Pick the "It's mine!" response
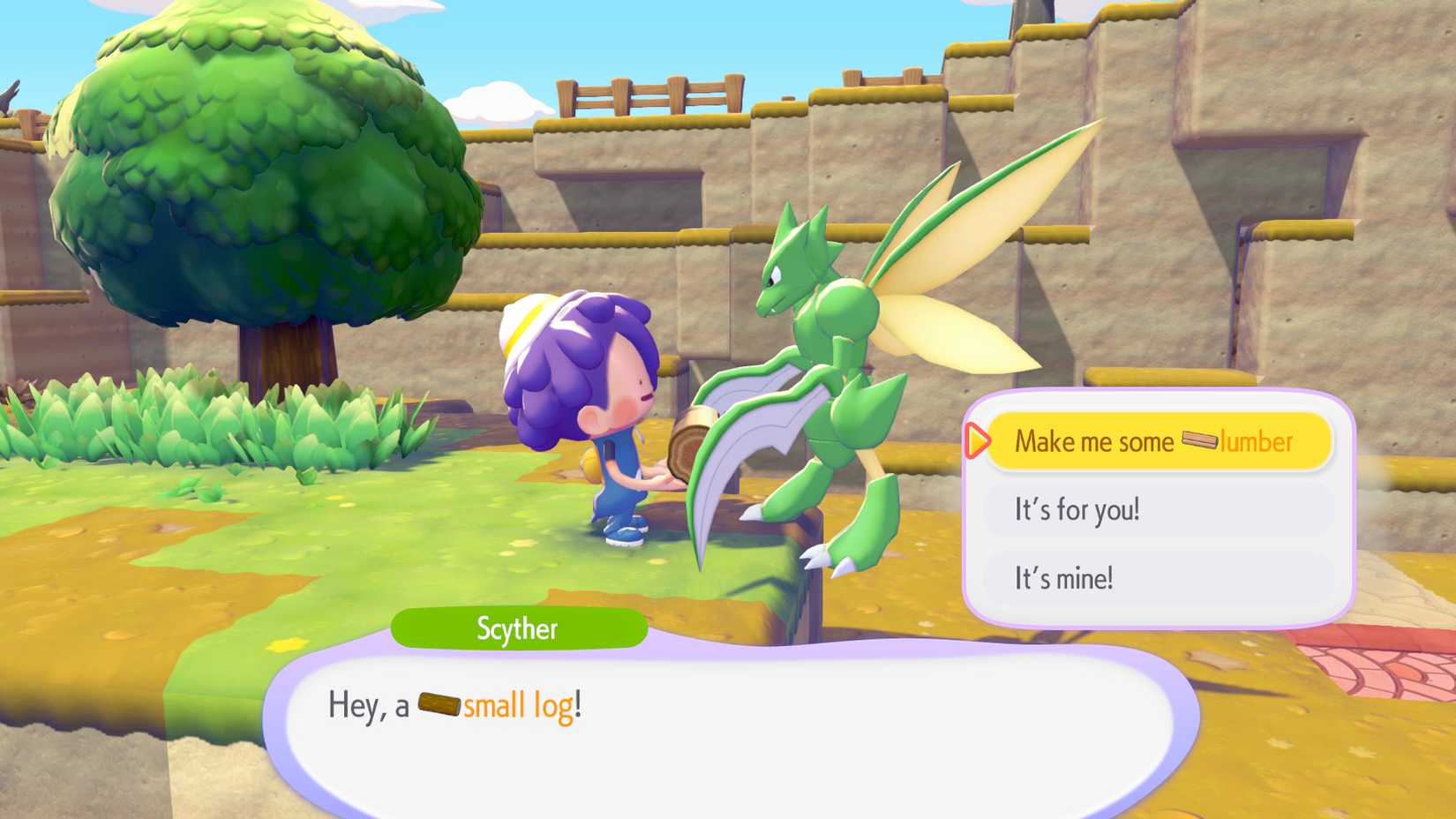Viewport: 1456px width, 819px height. click(1157, 578)
